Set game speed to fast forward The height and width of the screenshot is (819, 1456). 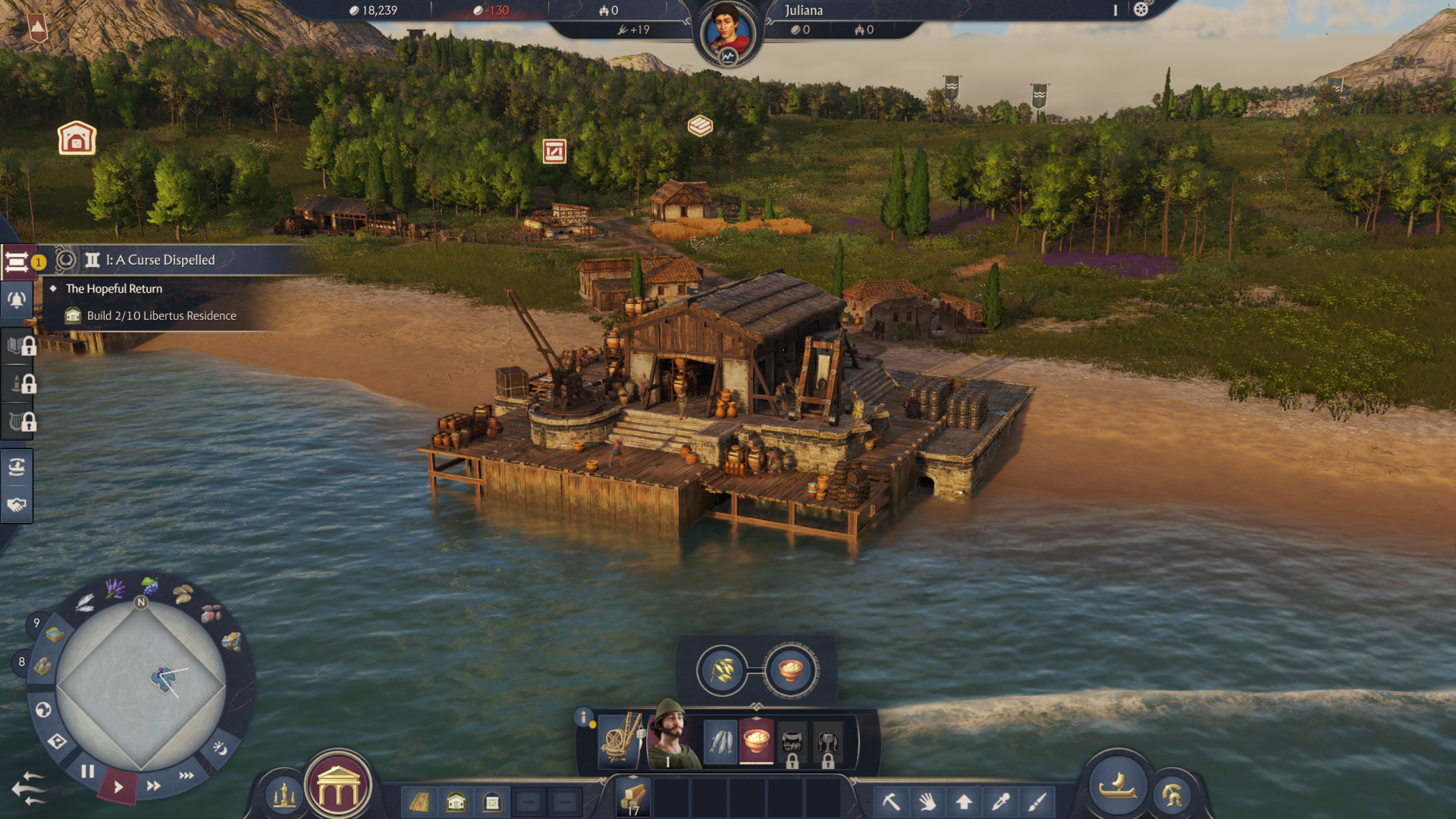click(153, 786)
